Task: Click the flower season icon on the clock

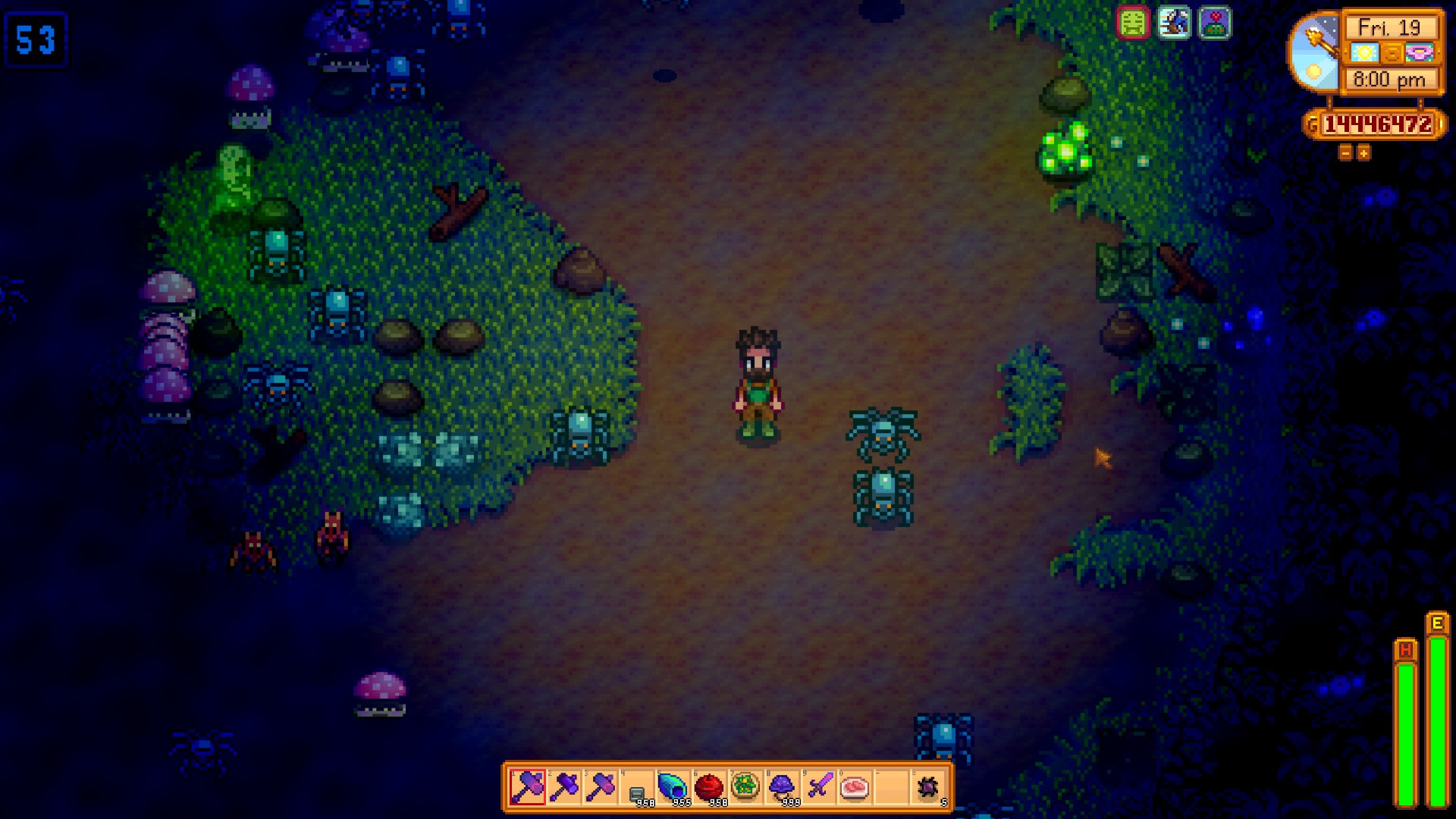Action: (1420, 54)
